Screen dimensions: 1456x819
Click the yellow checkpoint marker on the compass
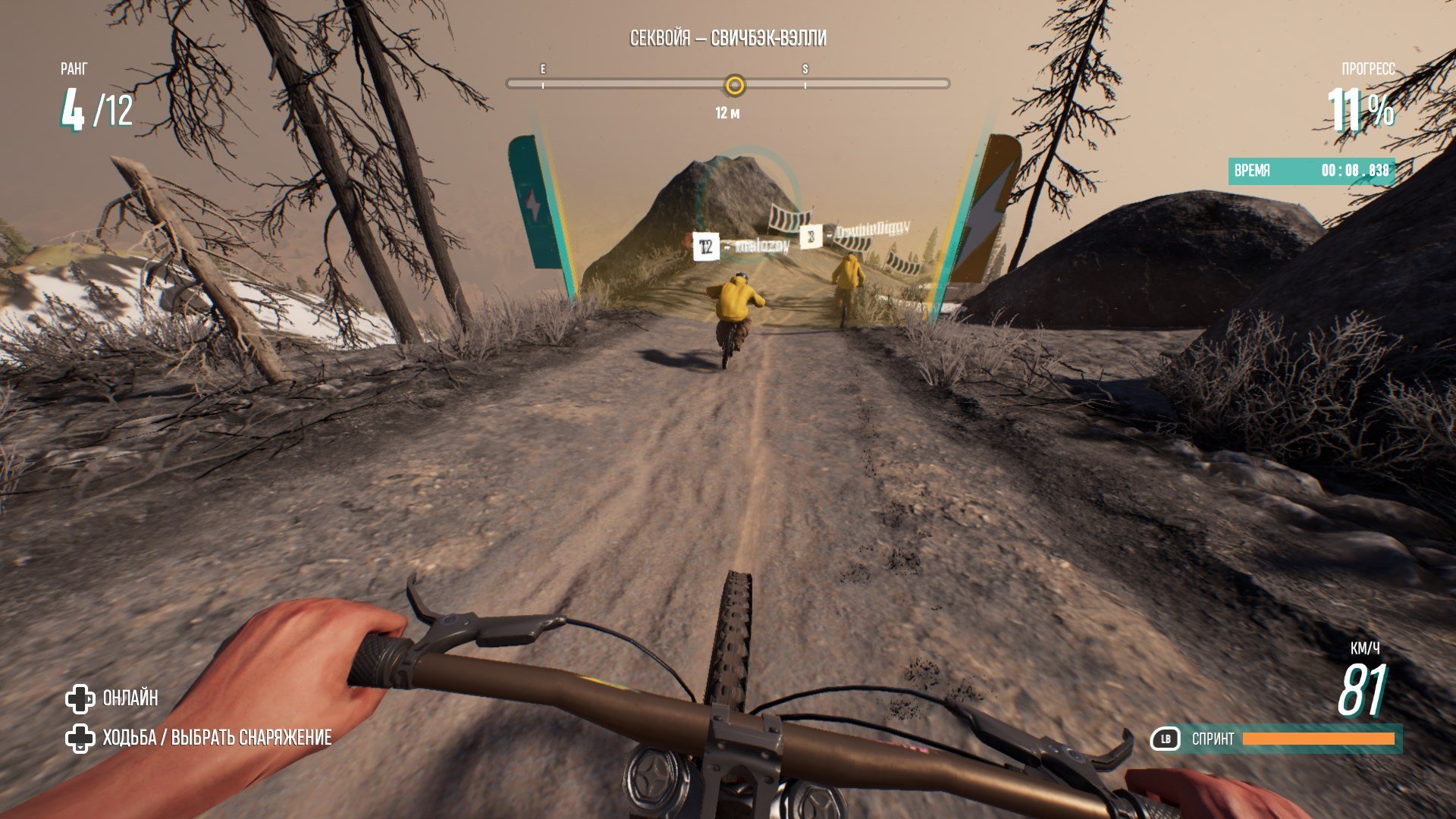pyautogui.click(x=734, y=85)
